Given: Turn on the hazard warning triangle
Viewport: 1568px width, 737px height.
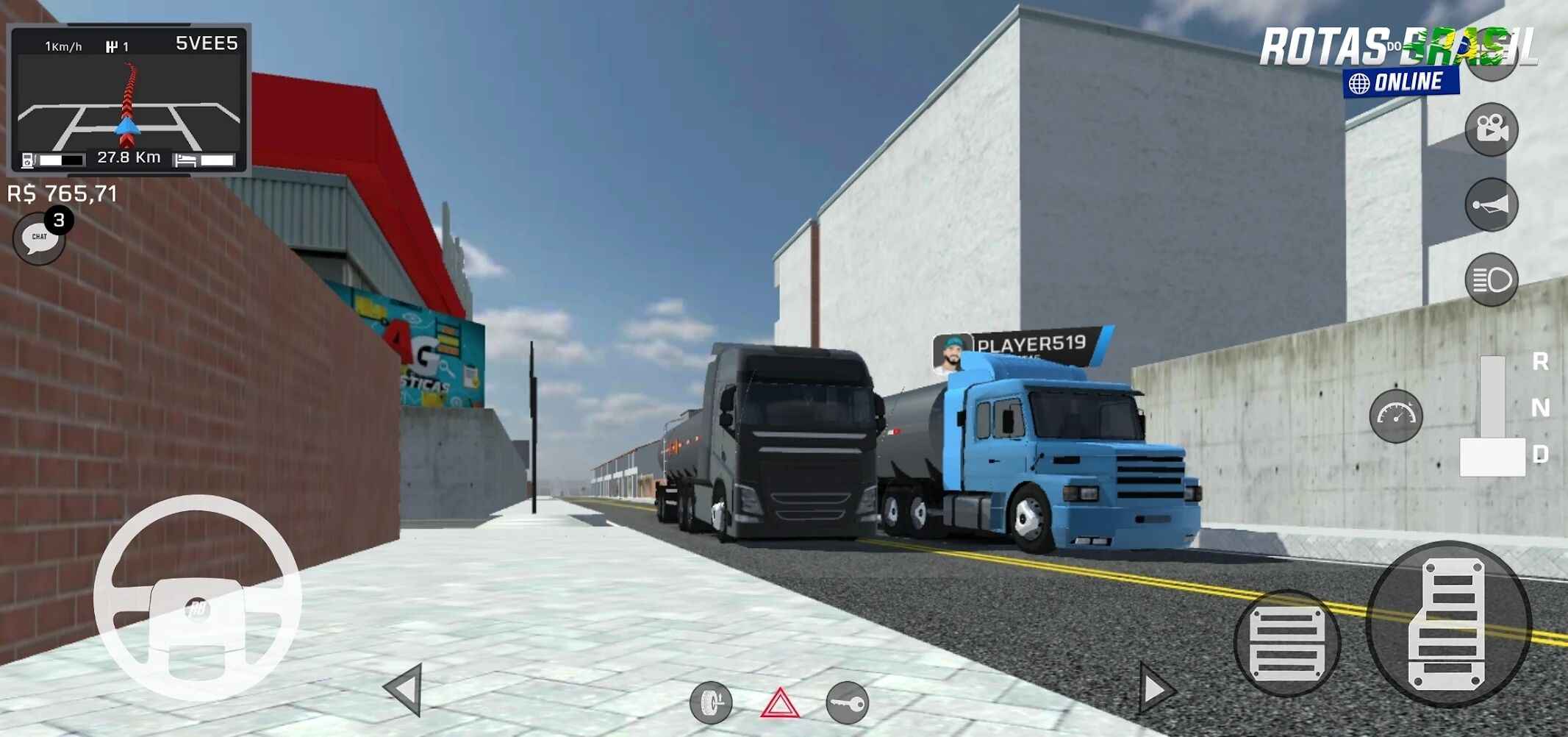Looking at the screenshot, I should 779,704.
